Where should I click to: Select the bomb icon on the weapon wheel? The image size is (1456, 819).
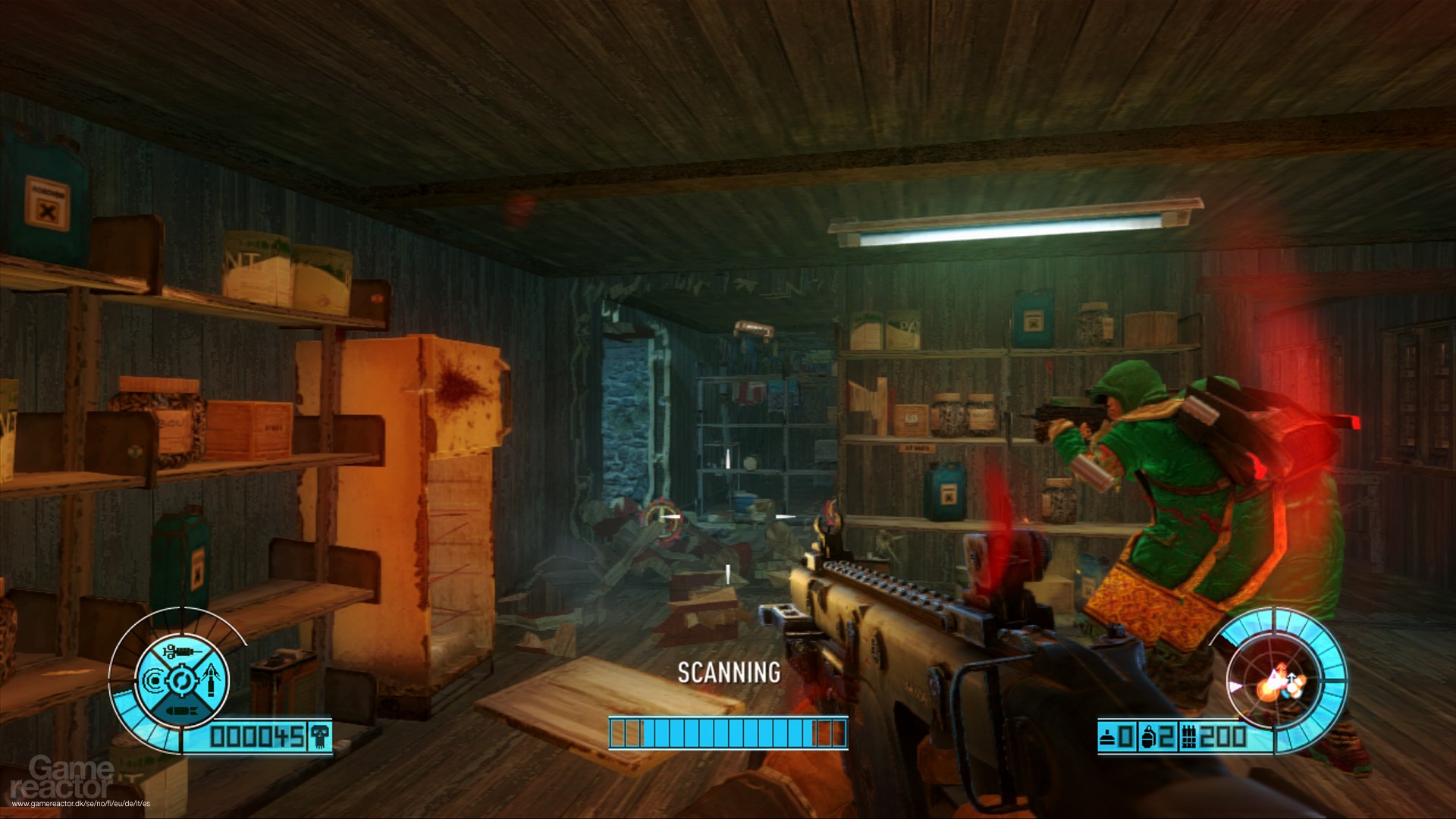click(181, 710)
